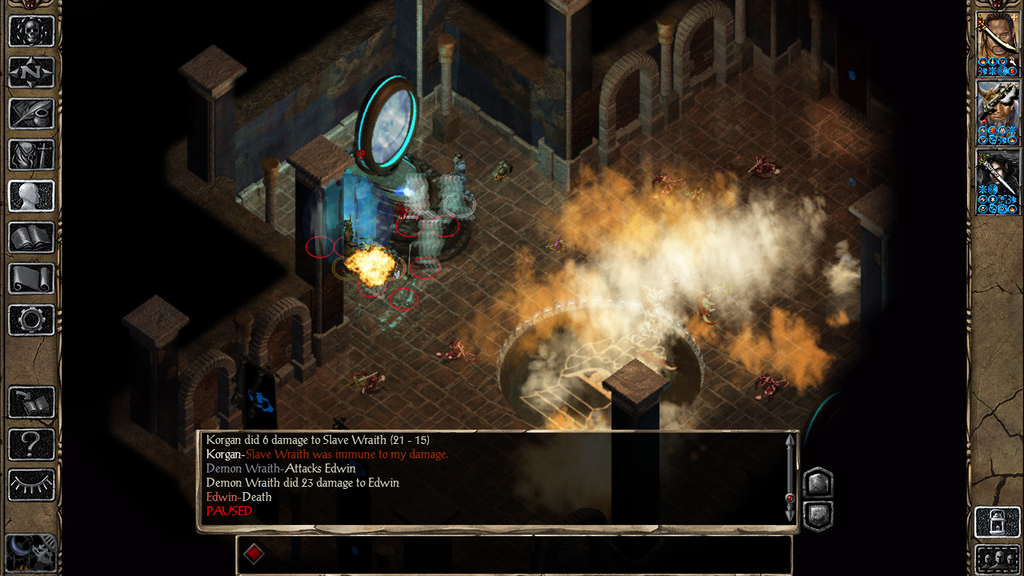Select all party members button
The height and width of the screenshot is (576, 1024).
[997, 559]
